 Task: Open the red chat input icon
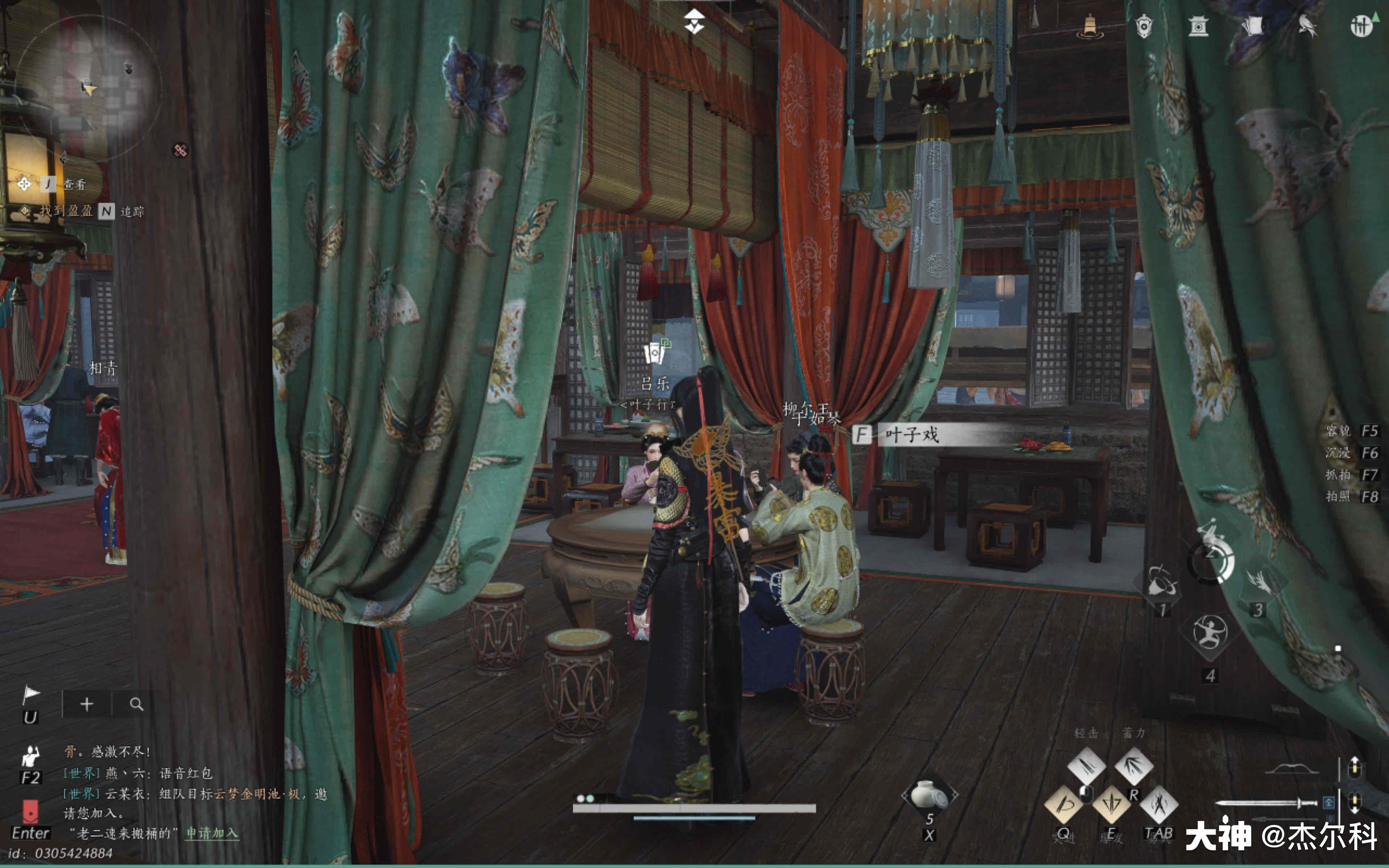pos(30,811)
